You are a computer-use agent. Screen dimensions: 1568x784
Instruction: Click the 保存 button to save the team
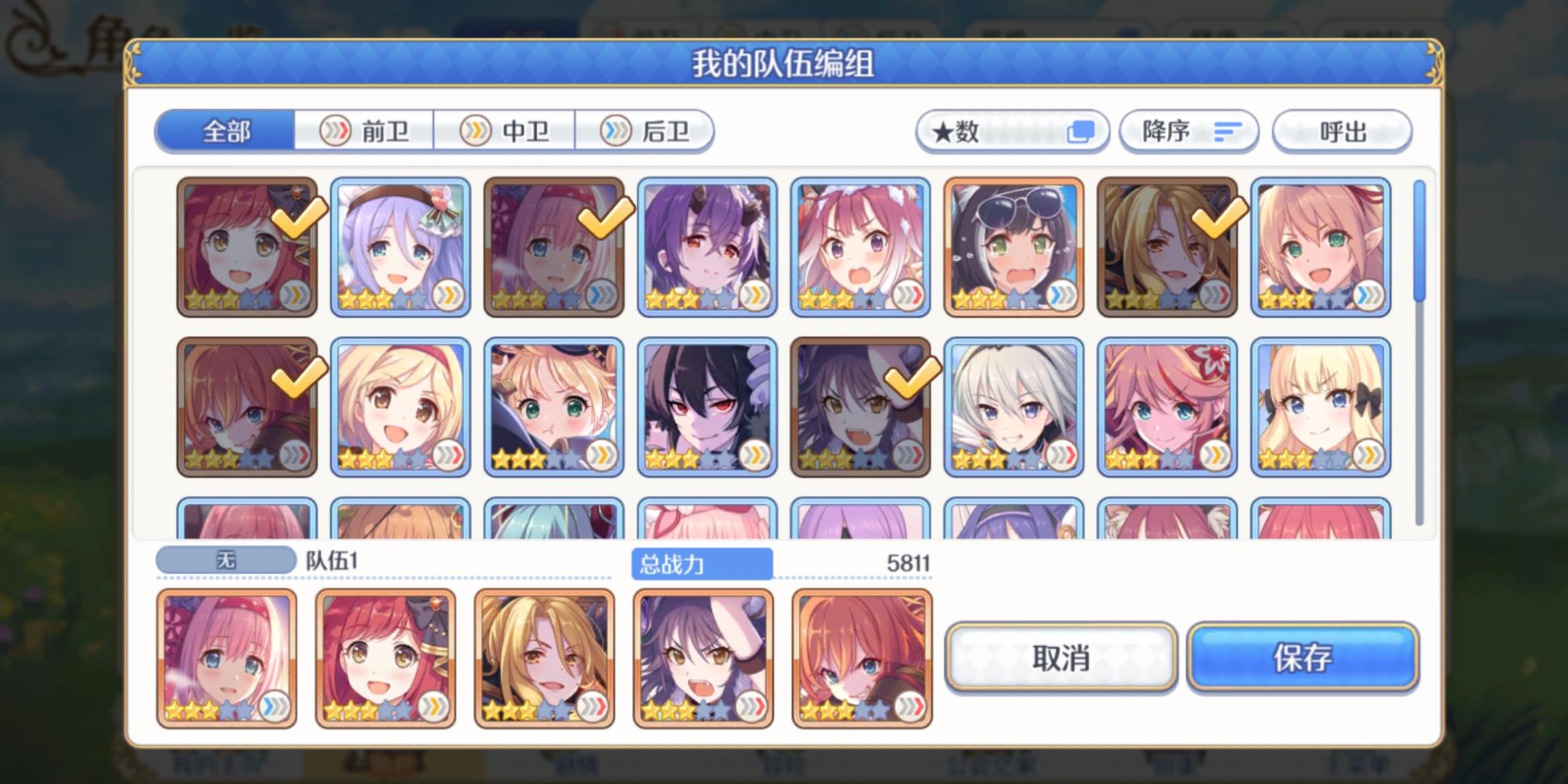(1303, 658)
